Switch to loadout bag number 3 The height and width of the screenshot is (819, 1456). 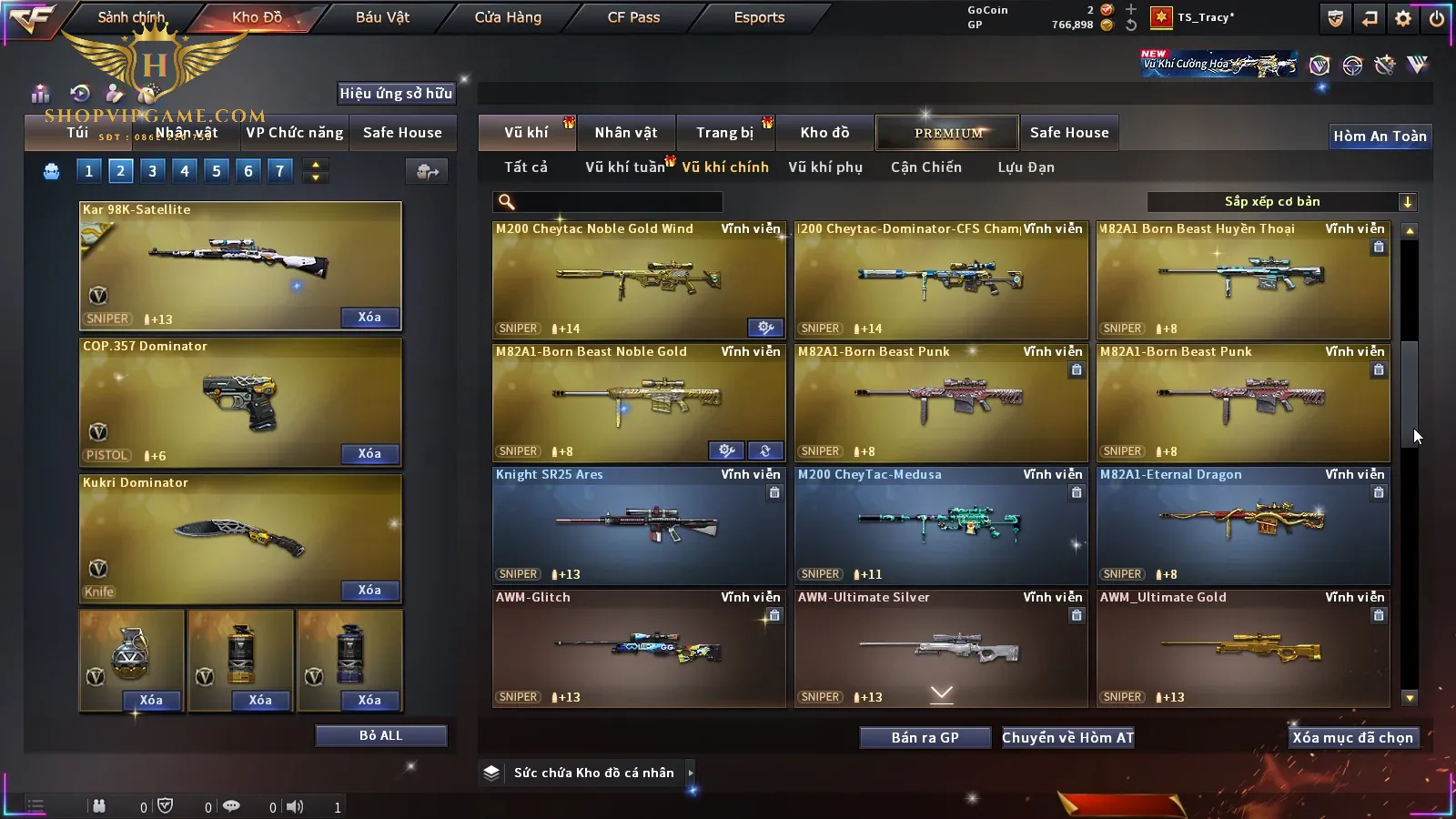pos(152,171)
